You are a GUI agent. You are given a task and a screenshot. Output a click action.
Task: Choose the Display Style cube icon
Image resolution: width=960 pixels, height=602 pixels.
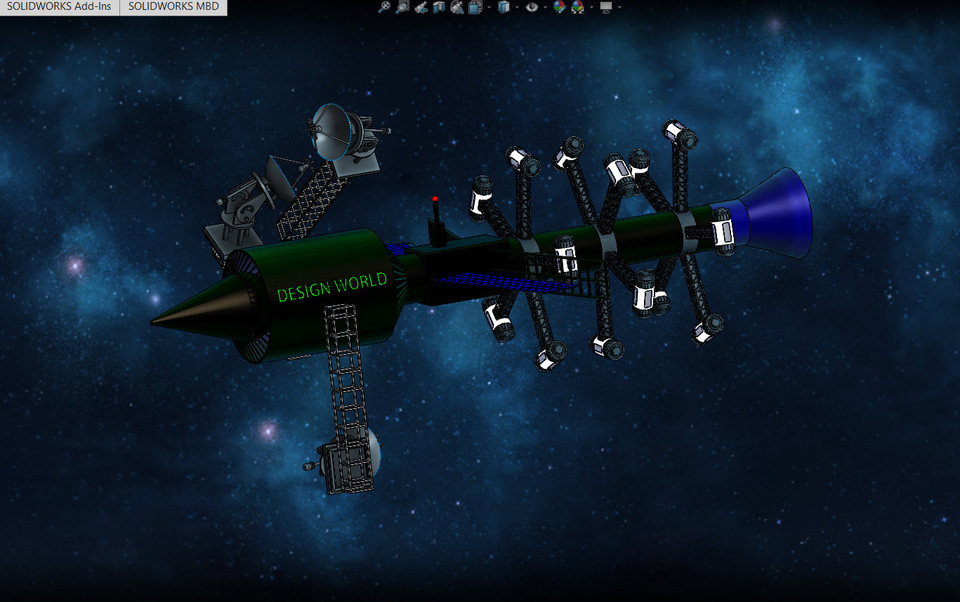[x=503, y=7]
